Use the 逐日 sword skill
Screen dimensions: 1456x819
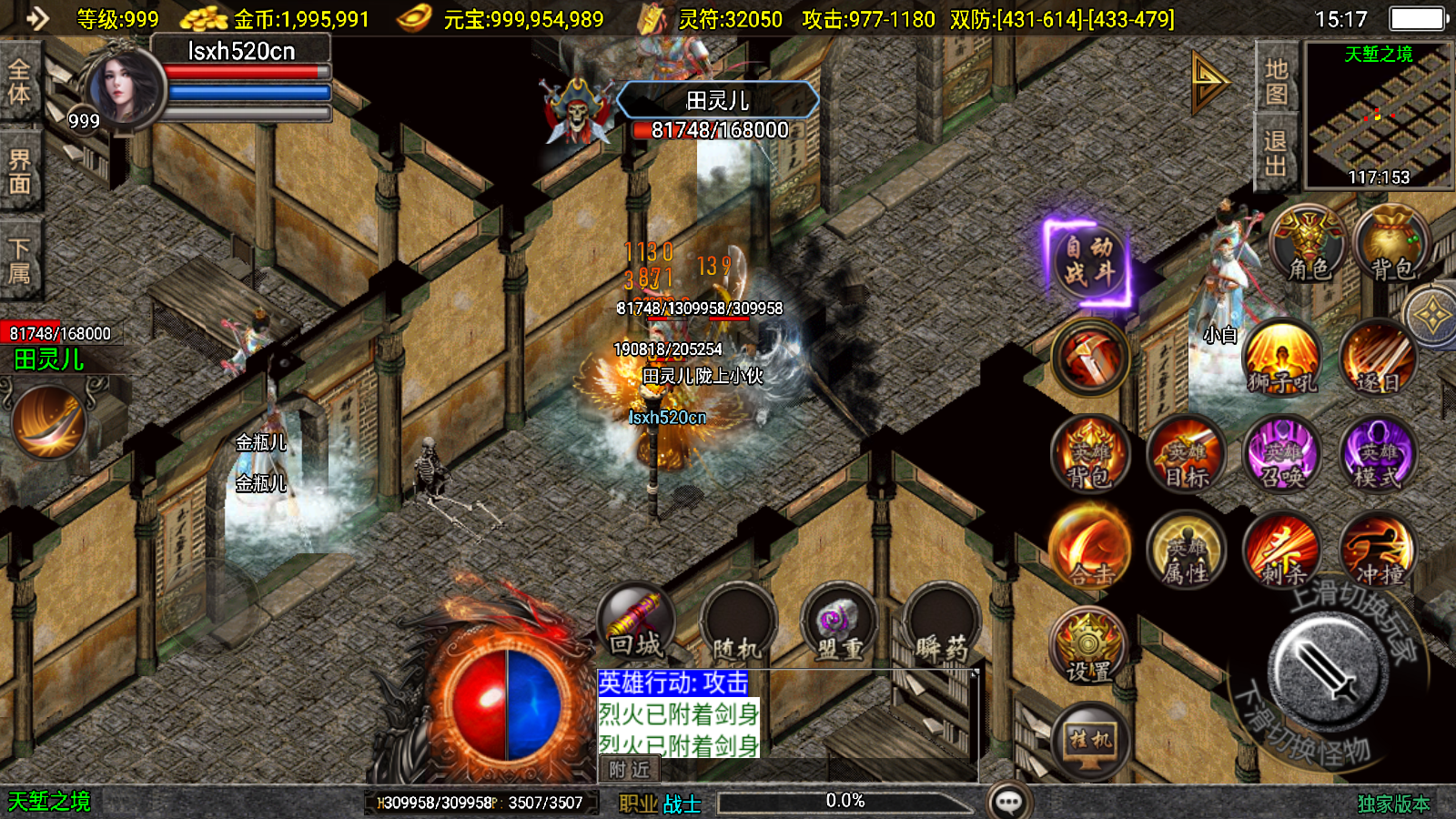pyautogui.click(x=1378, y=358)
